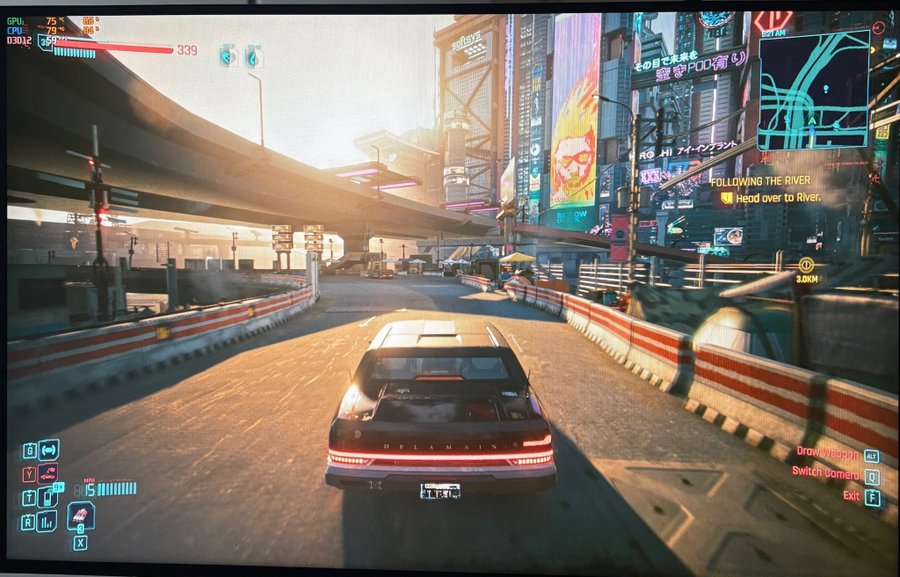This screenshot has width=900, height=577.
Task: Open the phone icon with notification badge
Action: point(49,497)
